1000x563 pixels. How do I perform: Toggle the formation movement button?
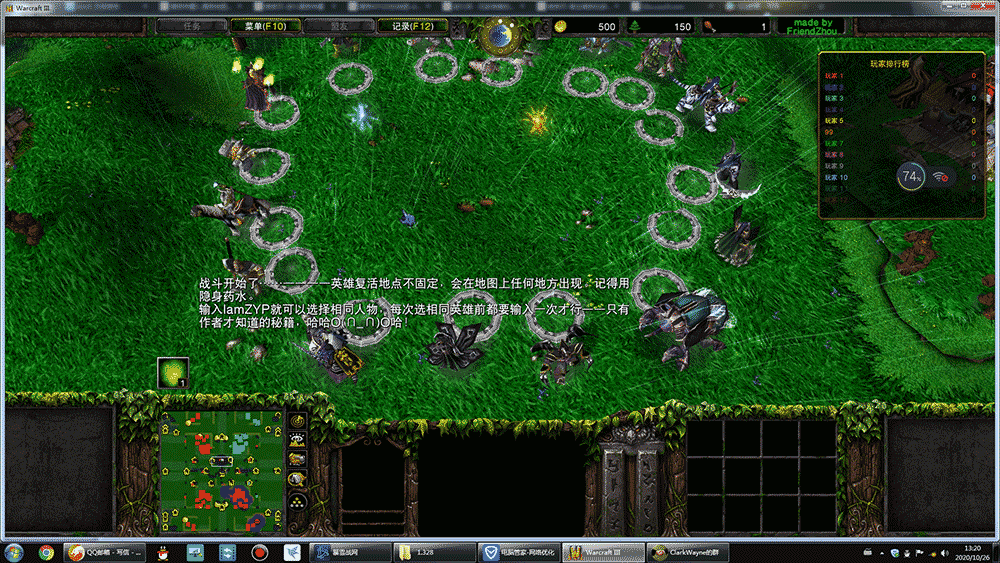click(x=297, y=499)
